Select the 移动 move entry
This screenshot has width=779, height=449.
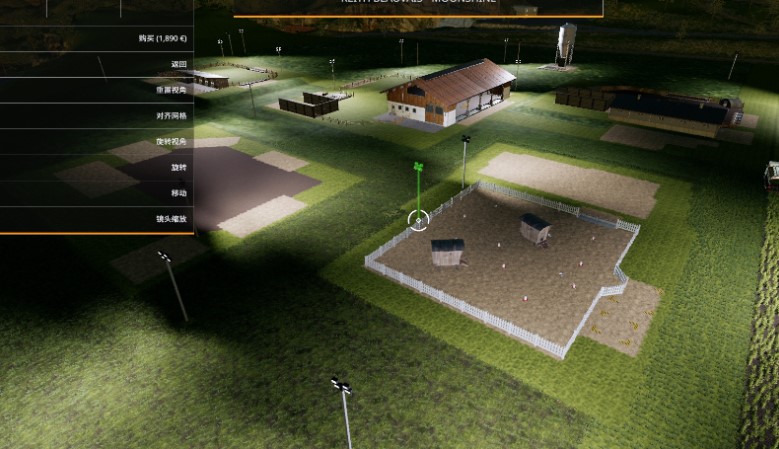point(178,193)
